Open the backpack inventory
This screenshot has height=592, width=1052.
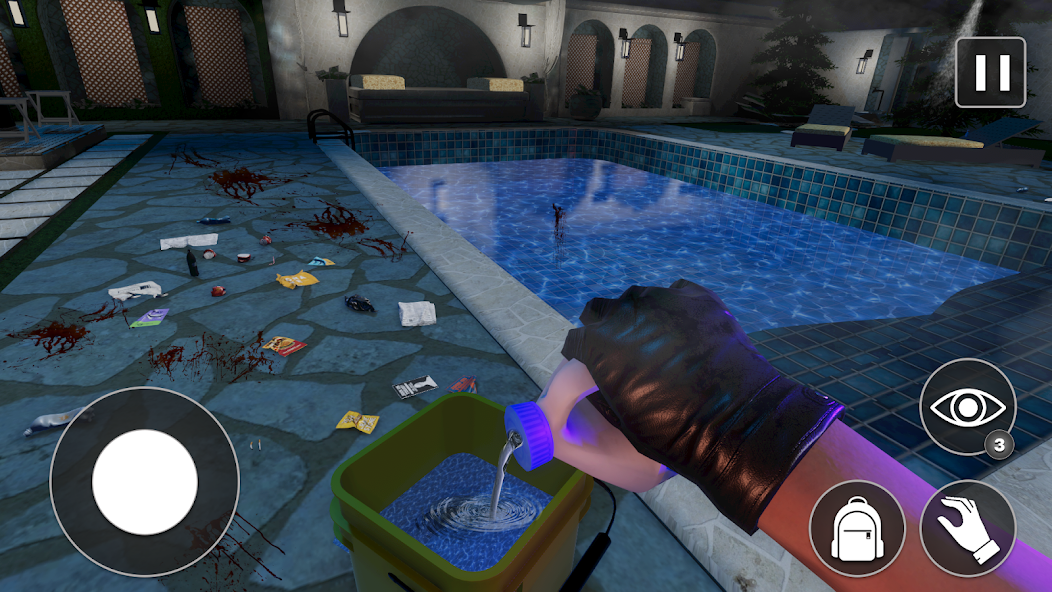tap(857, 529)
